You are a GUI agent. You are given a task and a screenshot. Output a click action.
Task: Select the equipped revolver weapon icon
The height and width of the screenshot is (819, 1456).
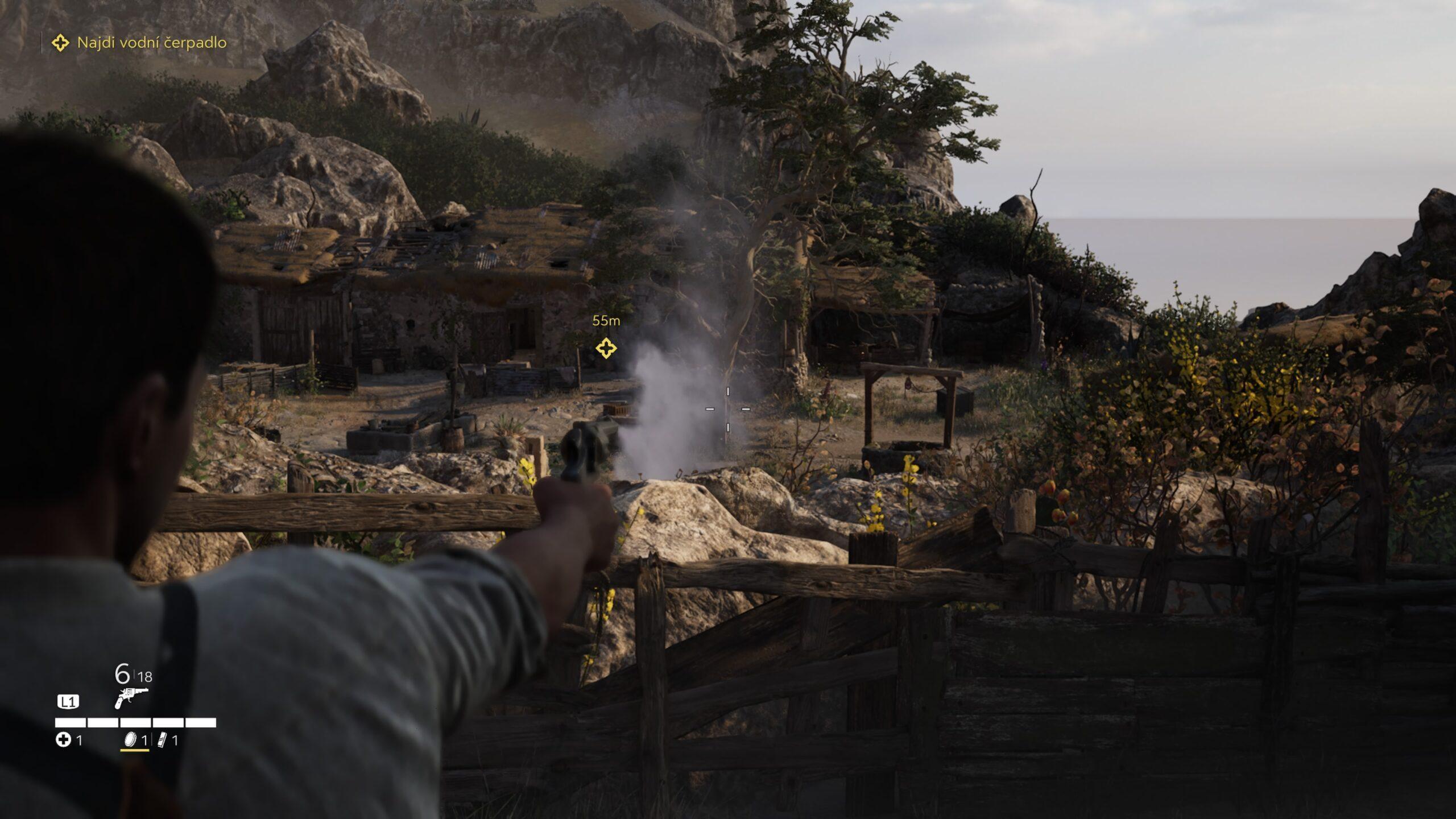coord(131,697)
